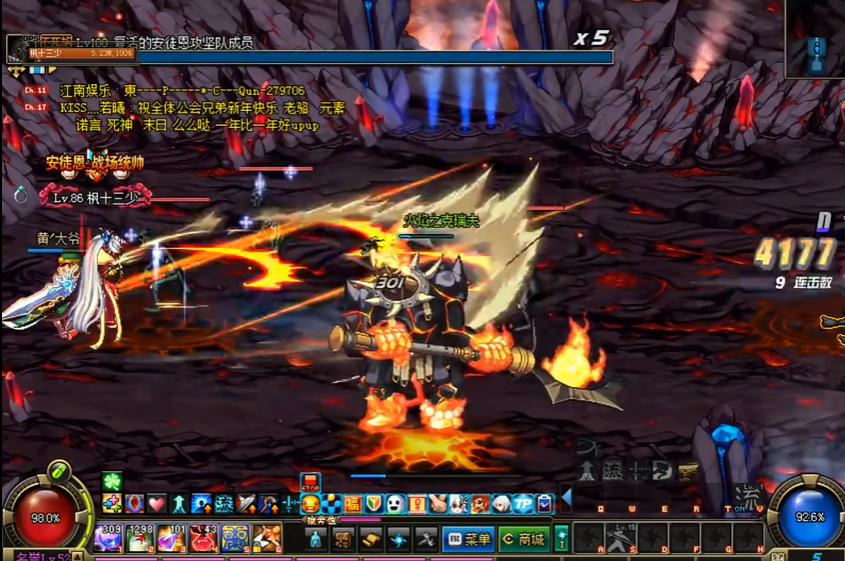Open the scroll quest icon
845x561 pixels.
pyautogui.click(x=371, y=540)
